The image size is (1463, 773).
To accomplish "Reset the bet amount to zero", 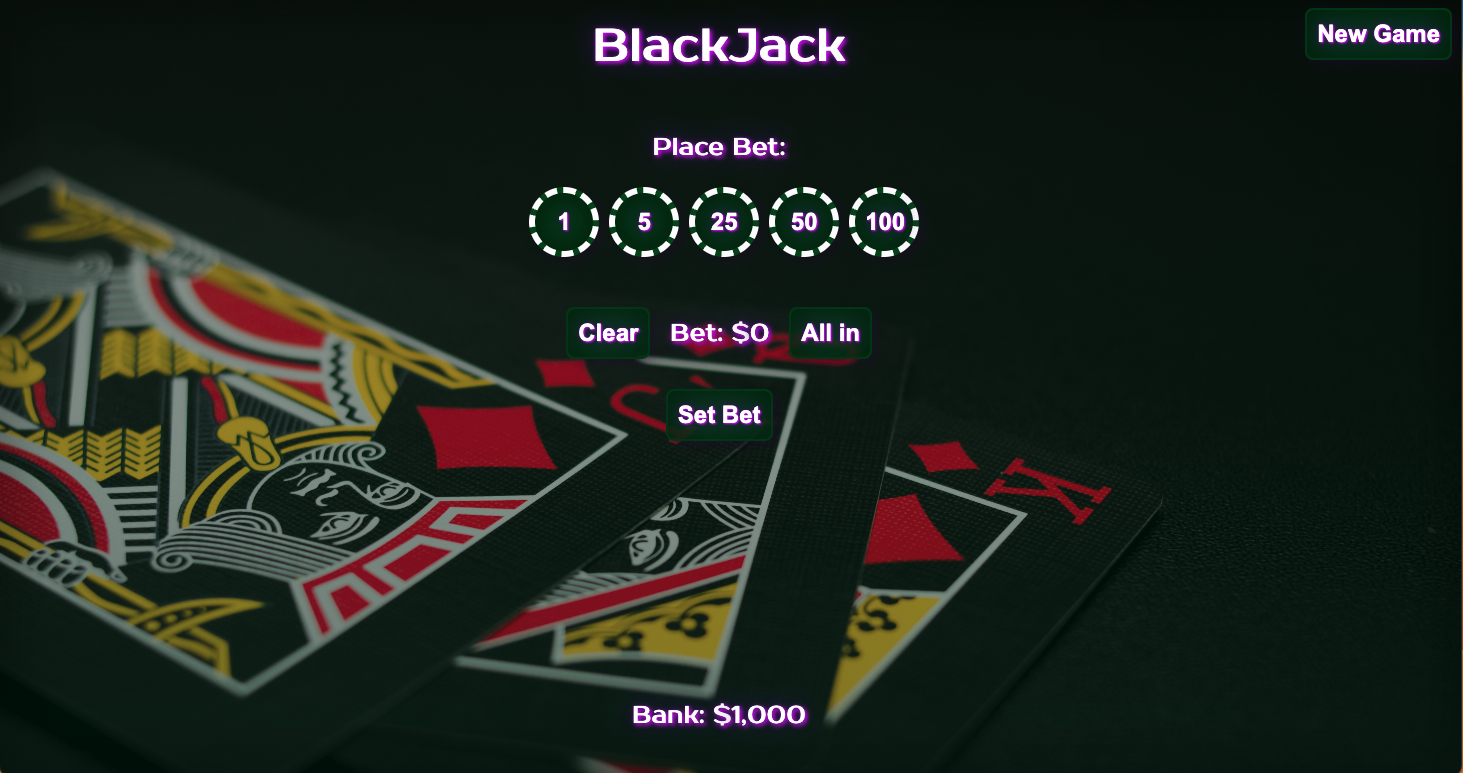I will tap(607, 333).
